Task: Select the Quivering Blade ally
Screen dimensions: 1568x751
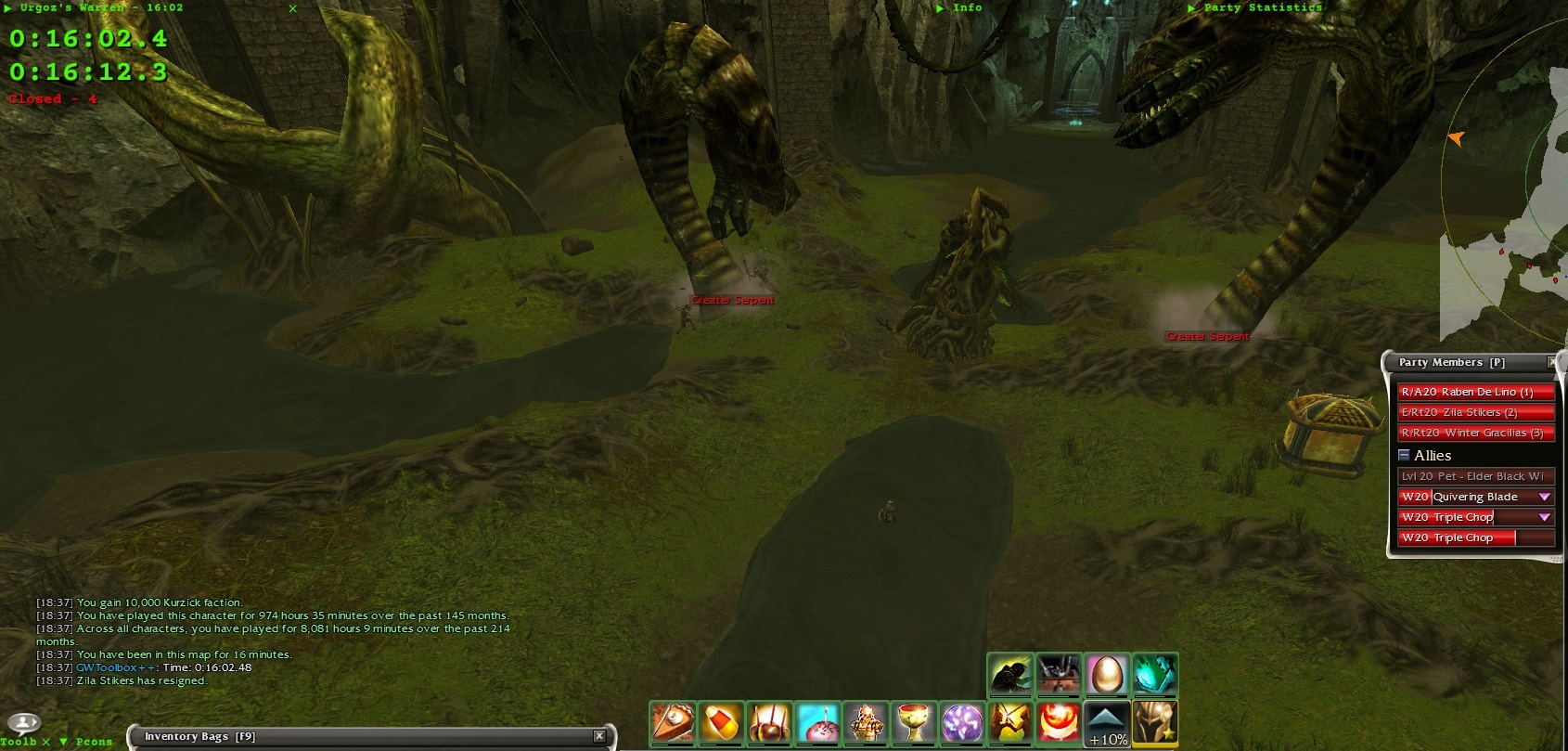Action: coord(1468,497)
